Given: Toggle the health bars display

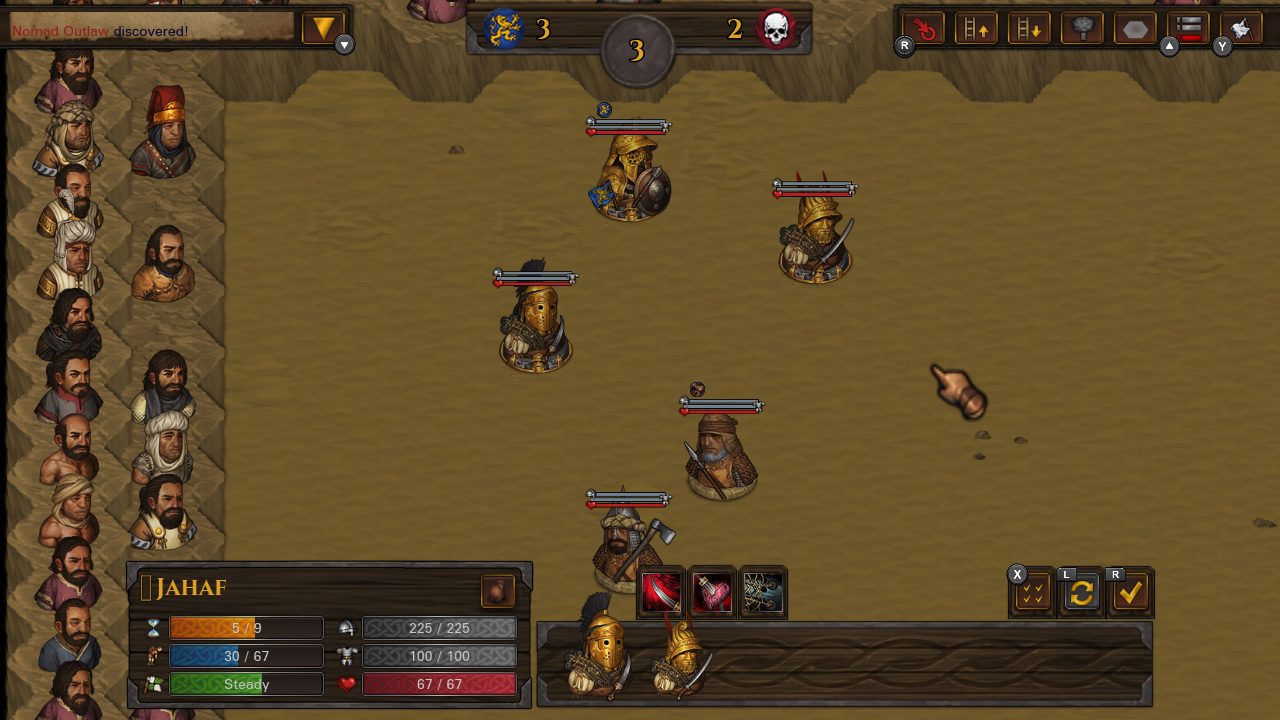Looking at the screenshot, I should (1188, 28).
